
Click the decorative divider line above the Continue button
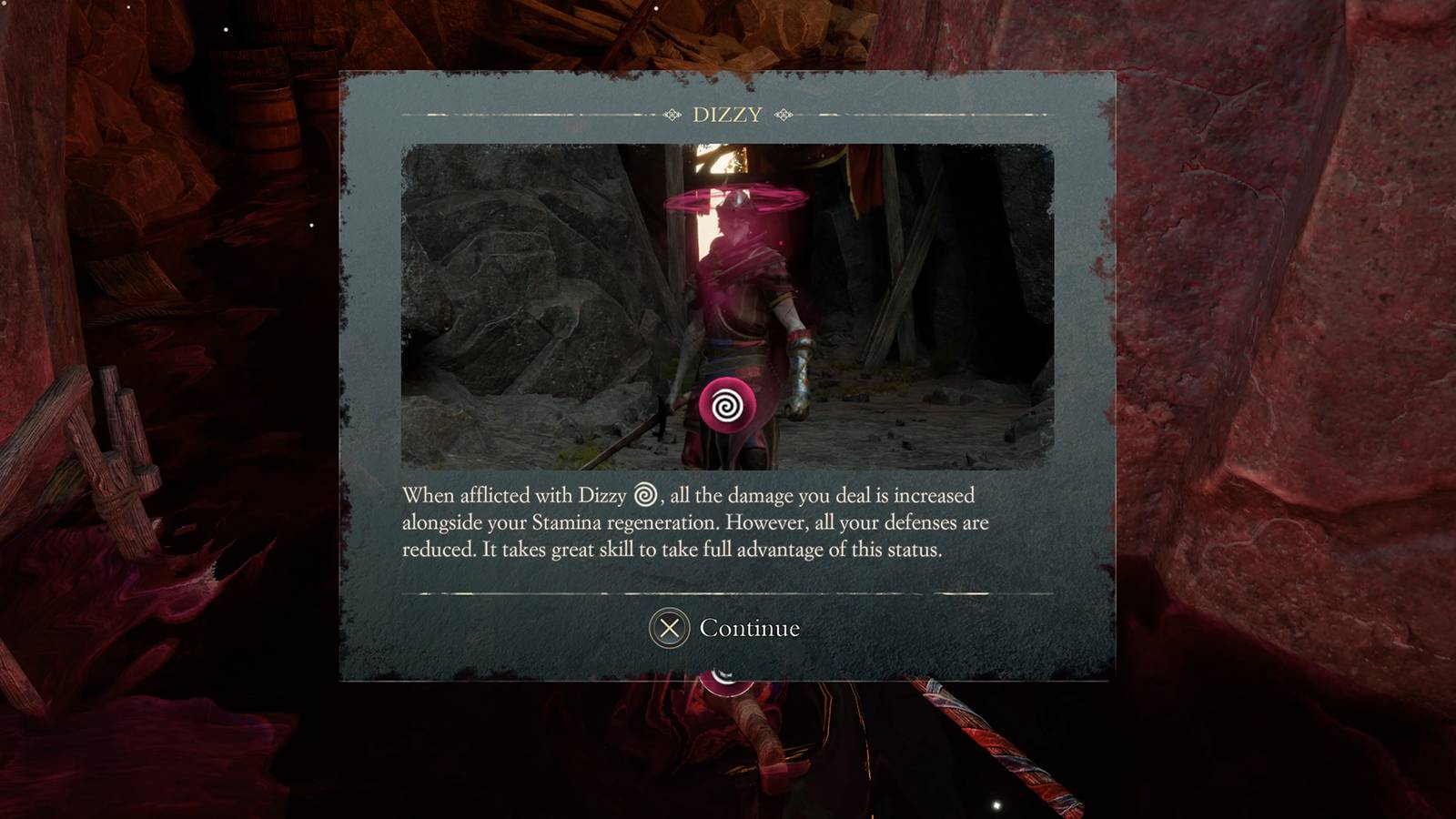[727, 593]
